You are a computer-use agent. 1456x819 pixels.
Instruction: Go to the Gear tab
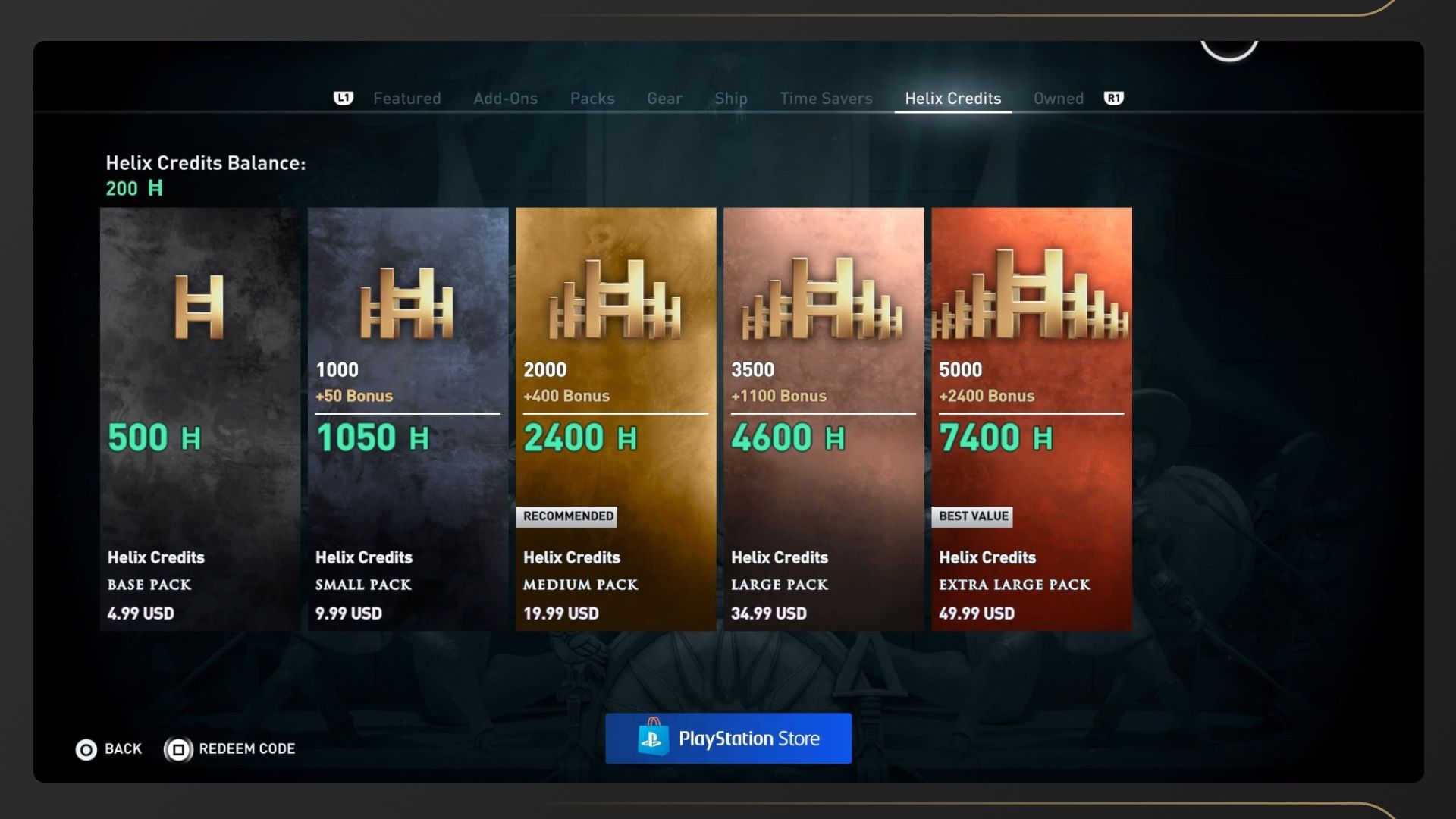[x=664, y=99]
